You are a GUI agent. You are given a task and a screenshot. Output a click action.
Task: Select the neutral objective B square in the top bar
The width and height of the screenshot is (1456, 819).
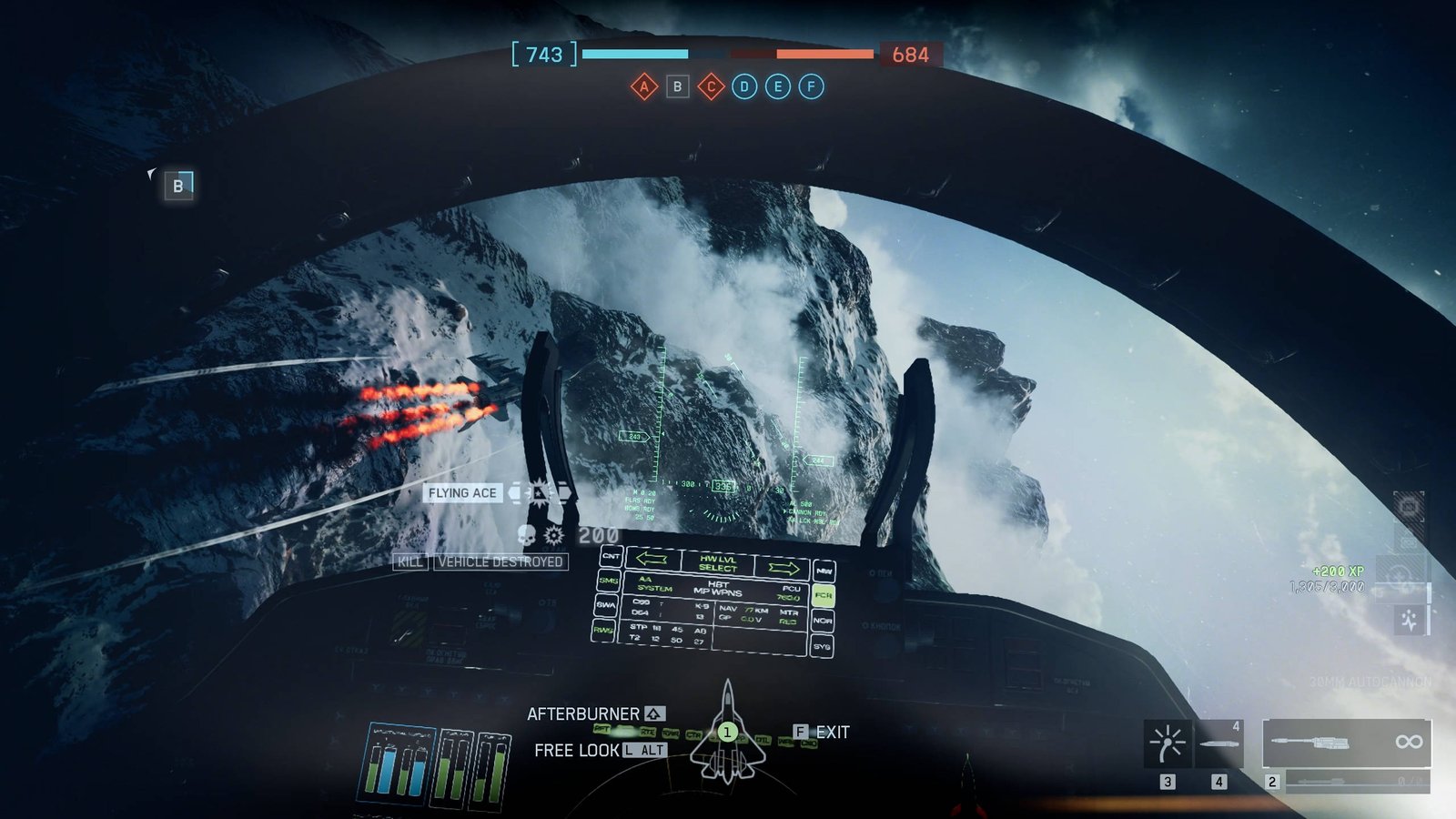click(677, 87)
